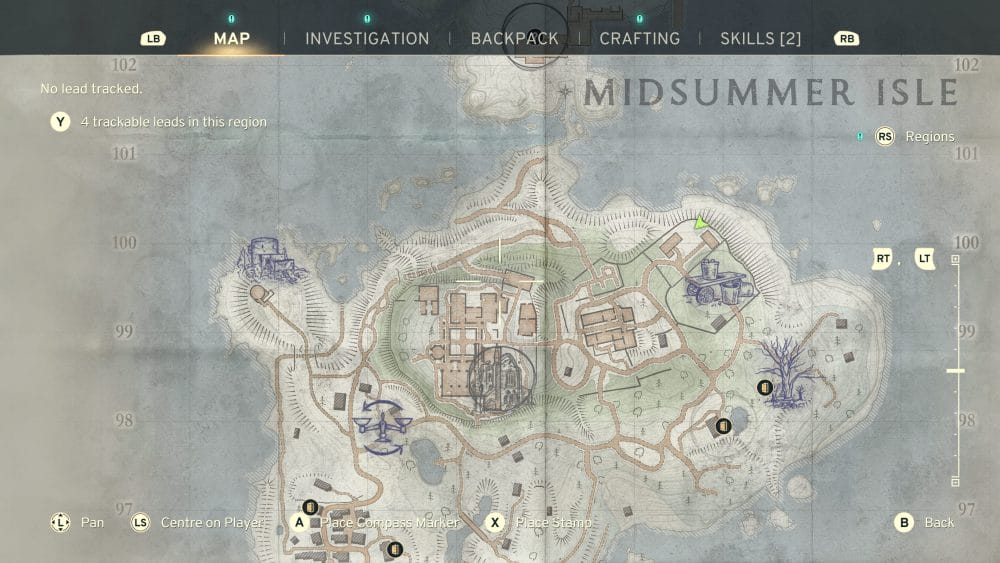Switch to the Investigation tab
Screen dimensions: 1000x563
367,39
